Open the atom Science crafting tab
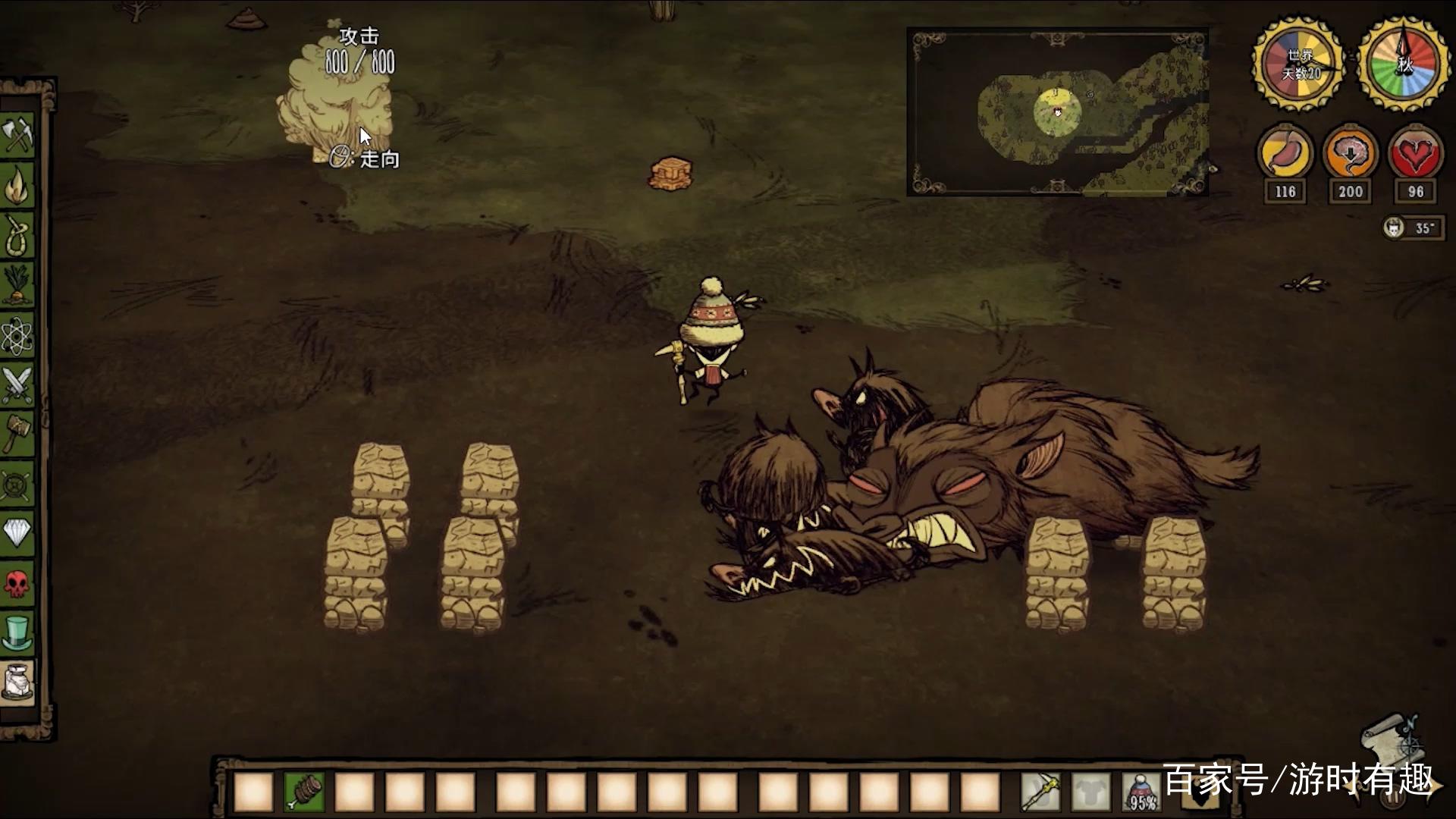 click(17, 334)
